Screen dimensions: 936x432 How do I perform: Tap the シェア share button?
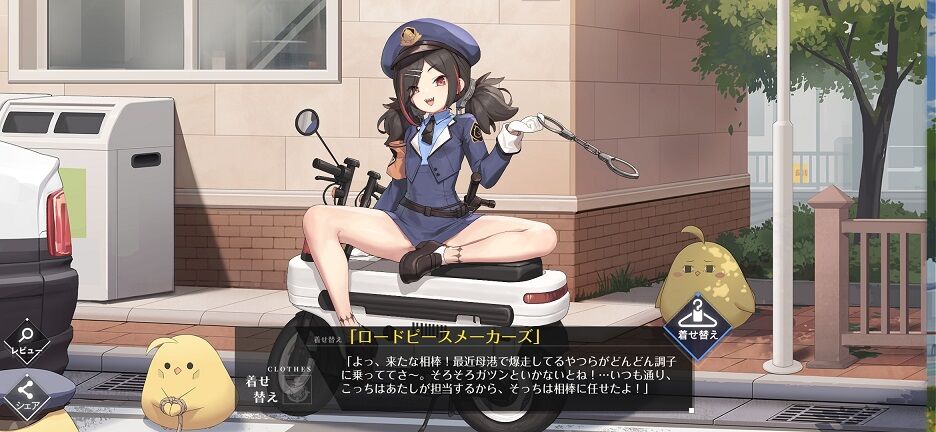[x=24, y=394]
